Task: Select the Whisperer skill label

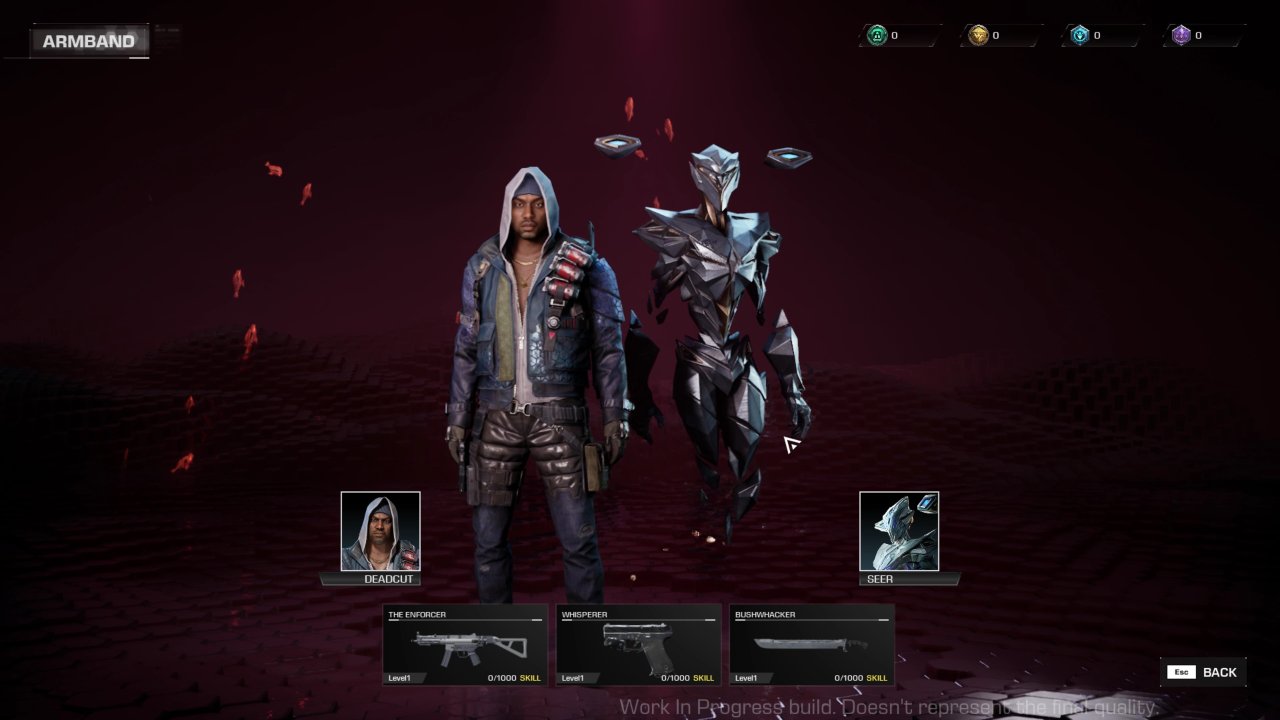Action: 701,677
